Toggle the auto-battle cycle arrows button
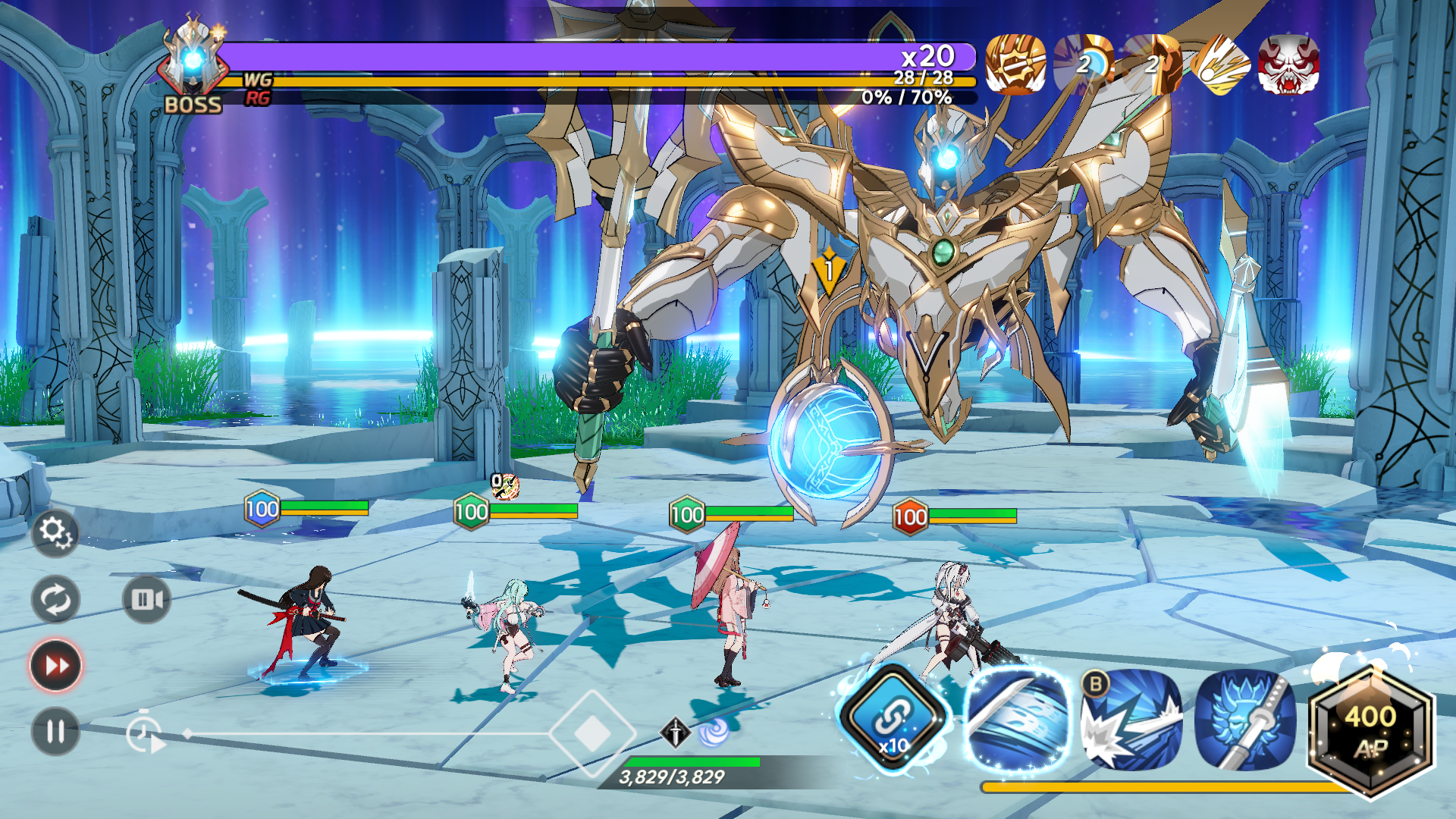 [x=55, y=600]
